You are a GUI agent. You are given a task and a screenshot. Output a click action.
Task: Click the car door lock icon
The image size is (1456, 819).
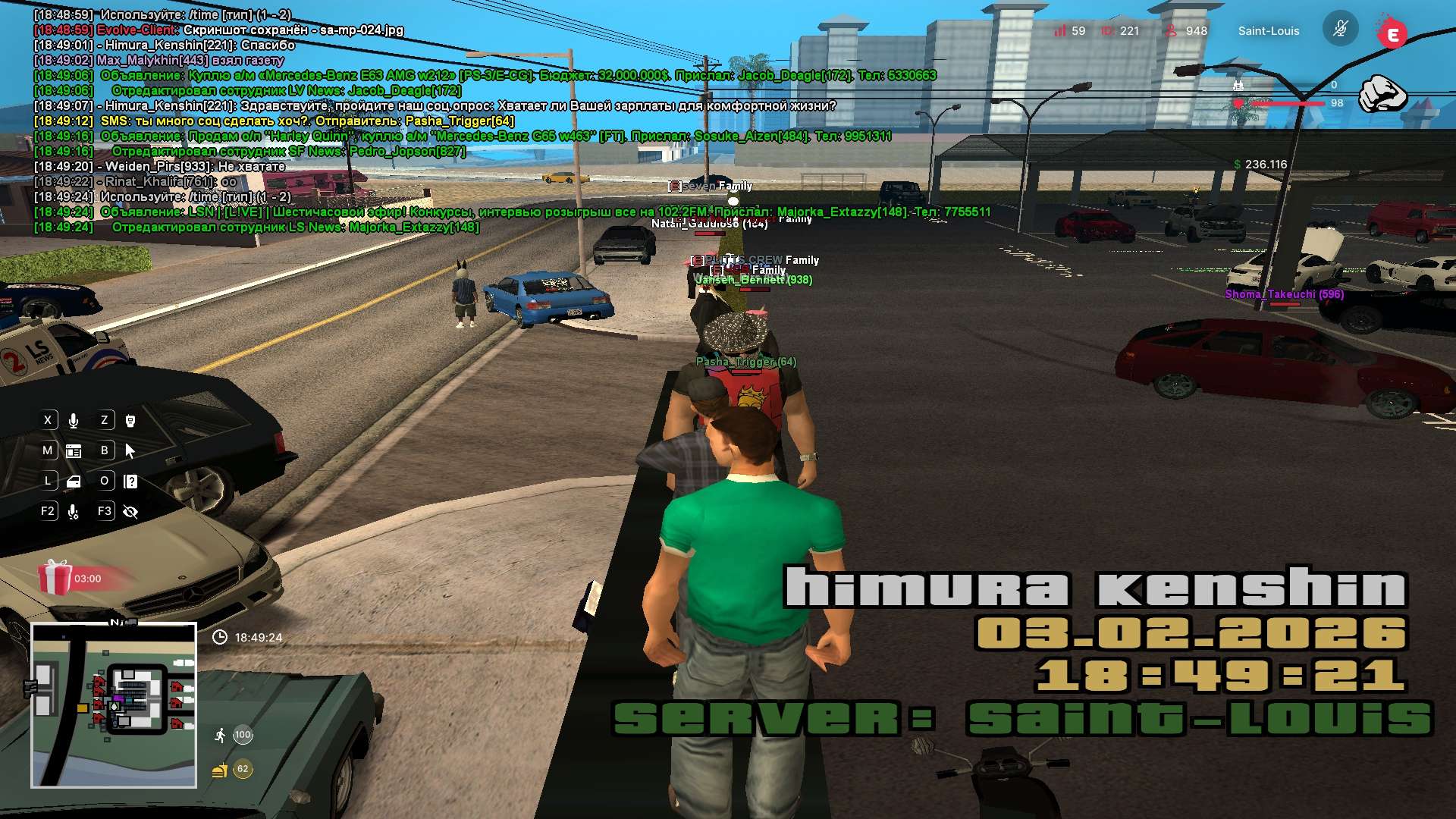74,482
